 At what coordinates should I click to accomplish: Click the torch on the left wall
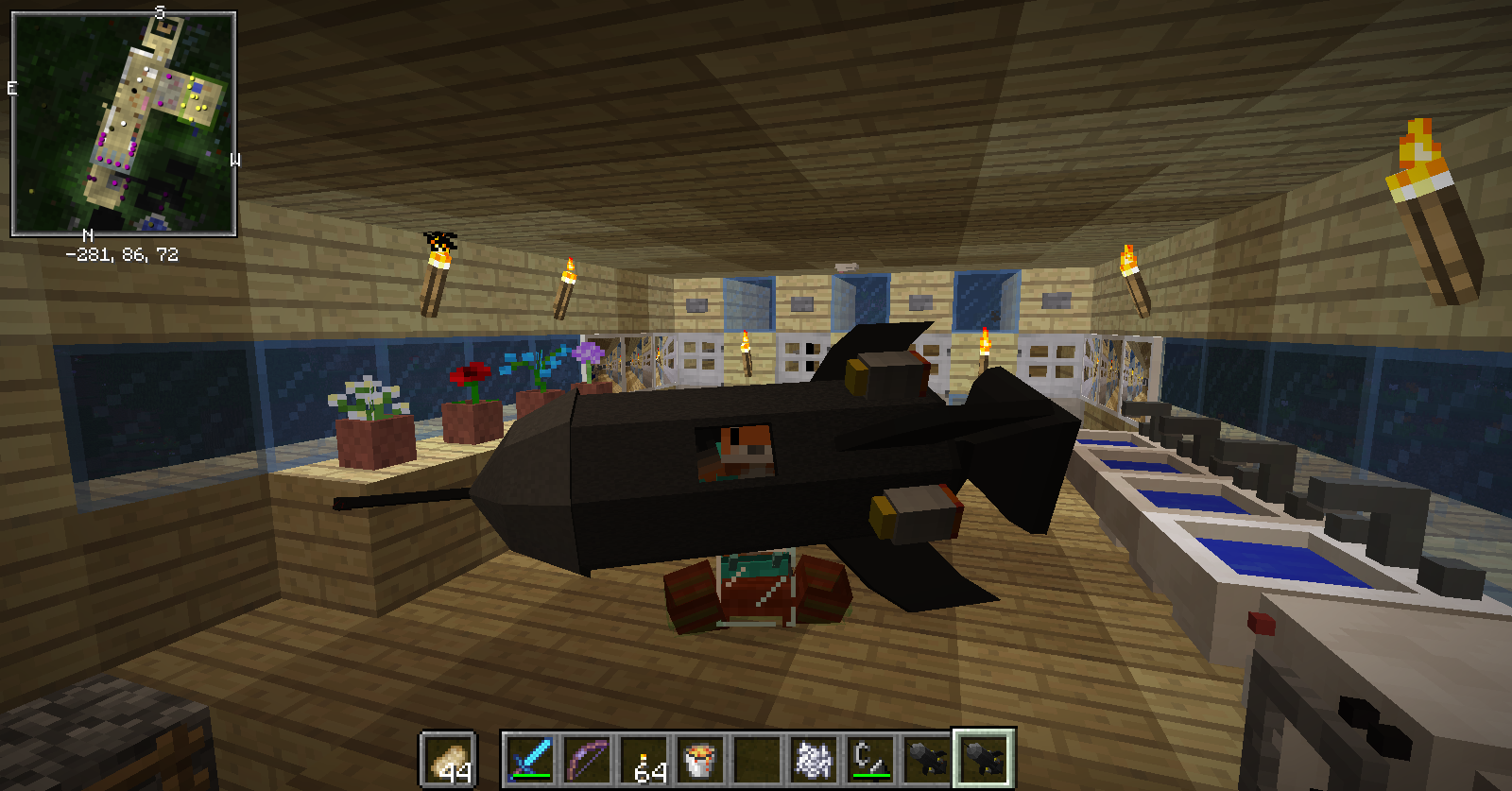tap(438, 269)
